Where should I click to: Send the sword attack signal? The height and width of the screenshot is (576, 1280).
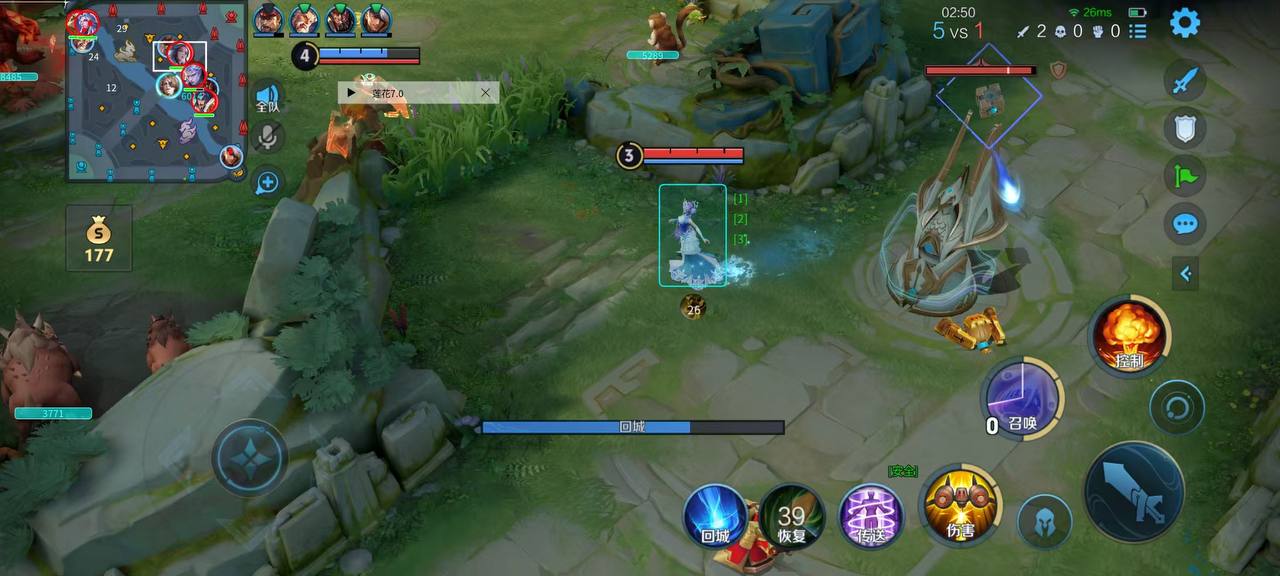point(1185,81)
